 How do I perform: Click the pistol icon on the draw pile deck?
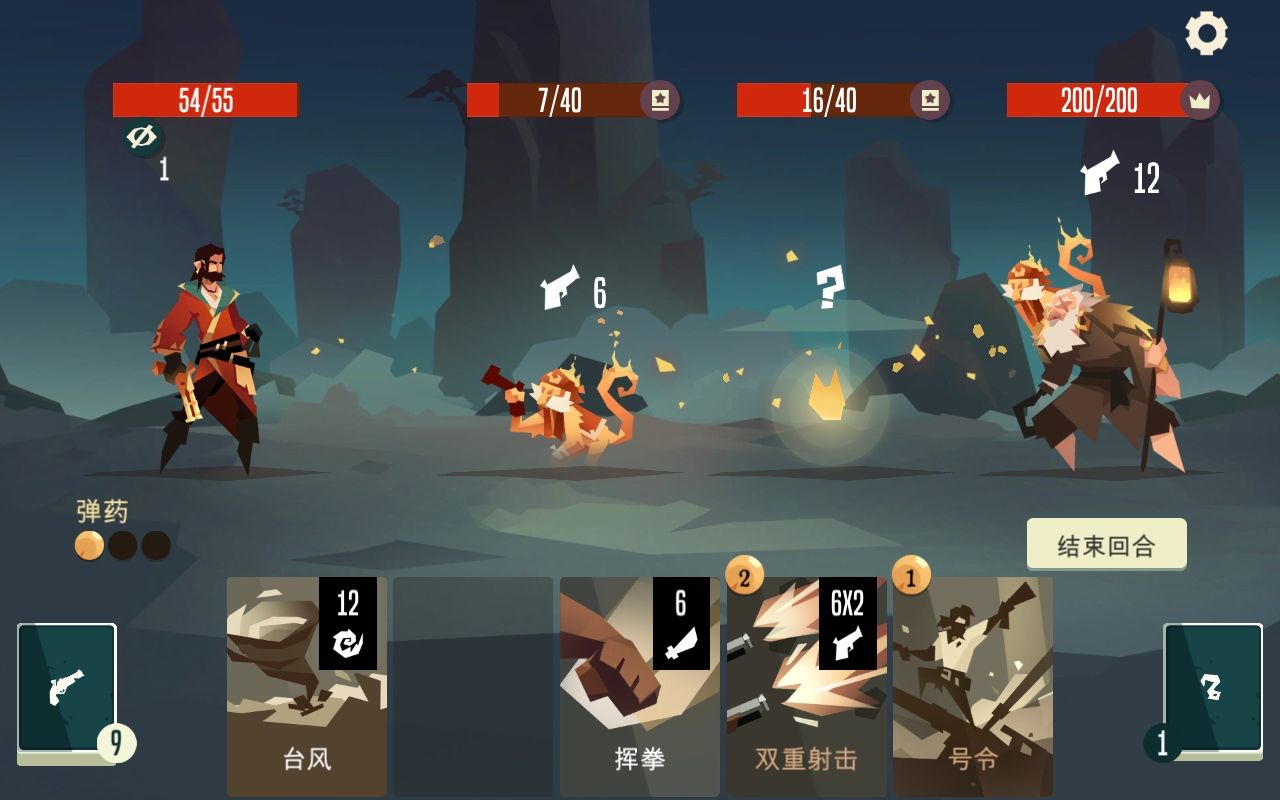coord(64,688)
